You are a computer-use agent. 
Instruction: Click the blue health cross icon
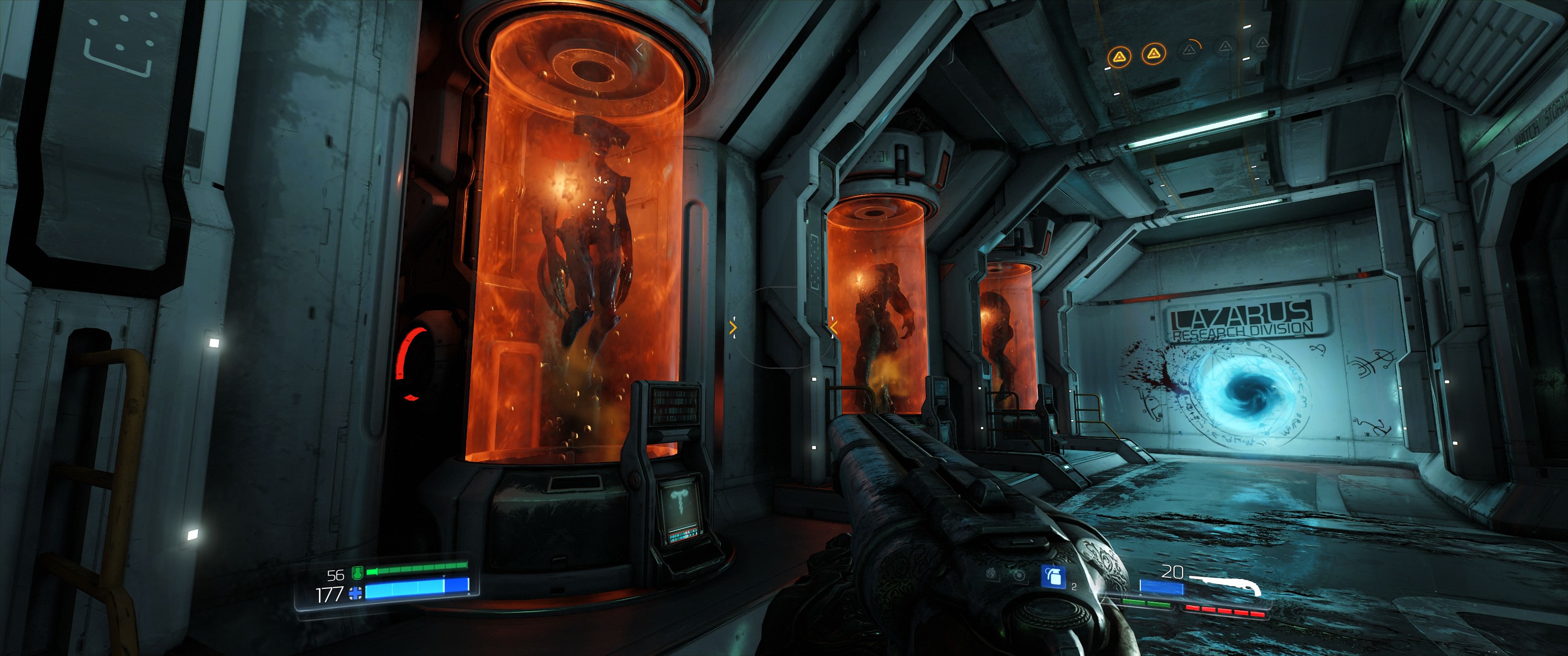(355, 593)
